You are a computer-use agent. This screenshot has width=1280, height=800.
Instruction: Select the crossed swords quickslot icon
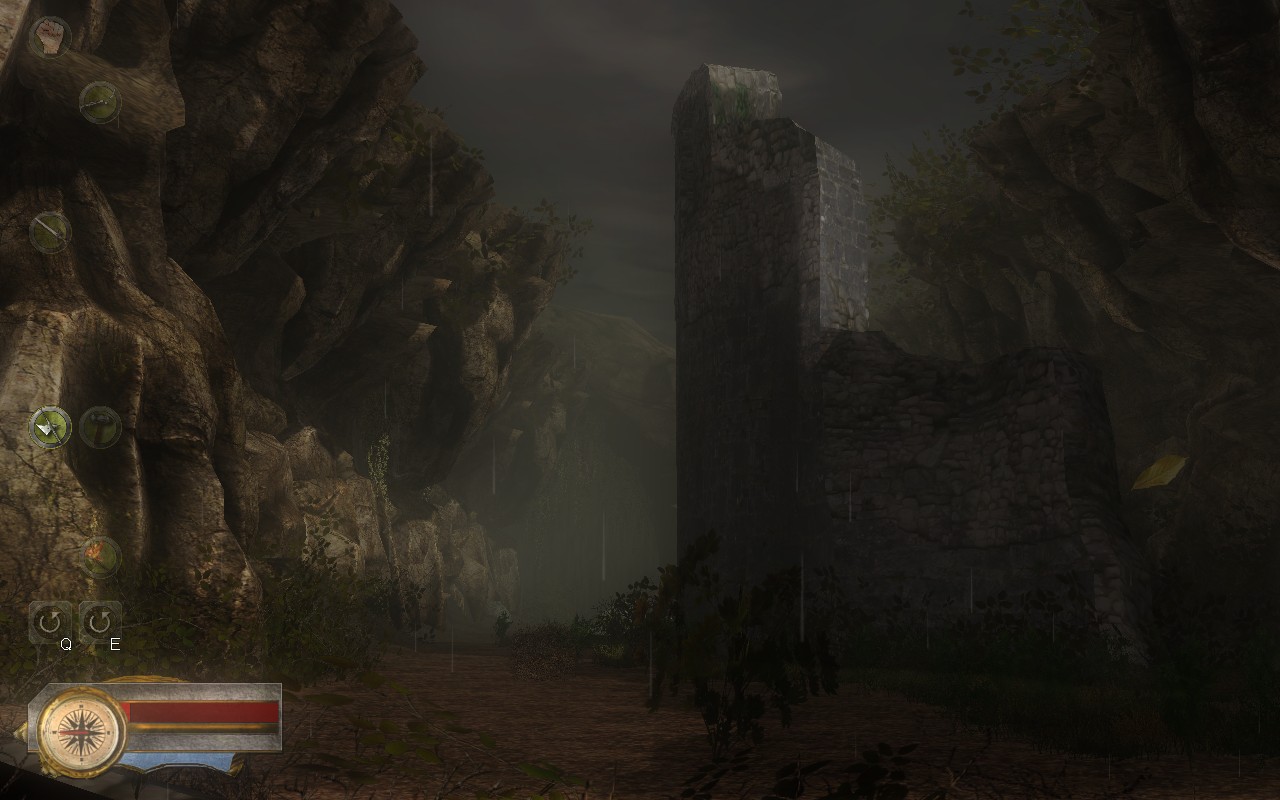50,428
